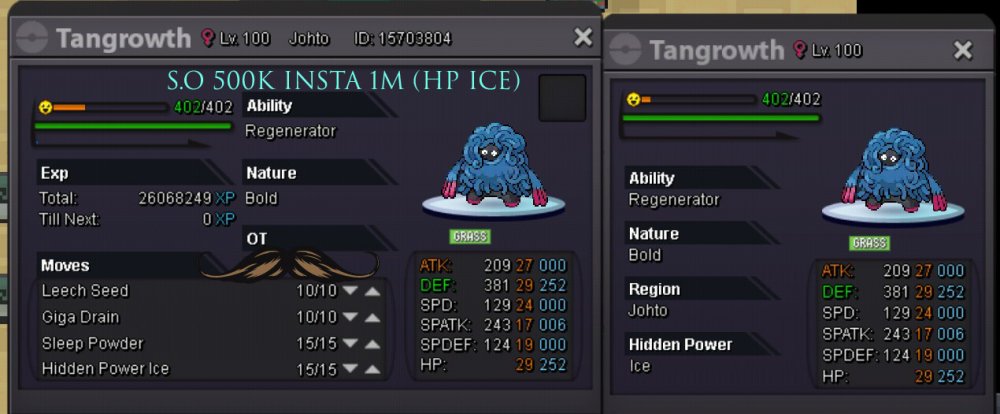This screenshot has width=1000, height=414.
Task: Select the Hidden Power Ice move
Action: [x=105, y=369]
